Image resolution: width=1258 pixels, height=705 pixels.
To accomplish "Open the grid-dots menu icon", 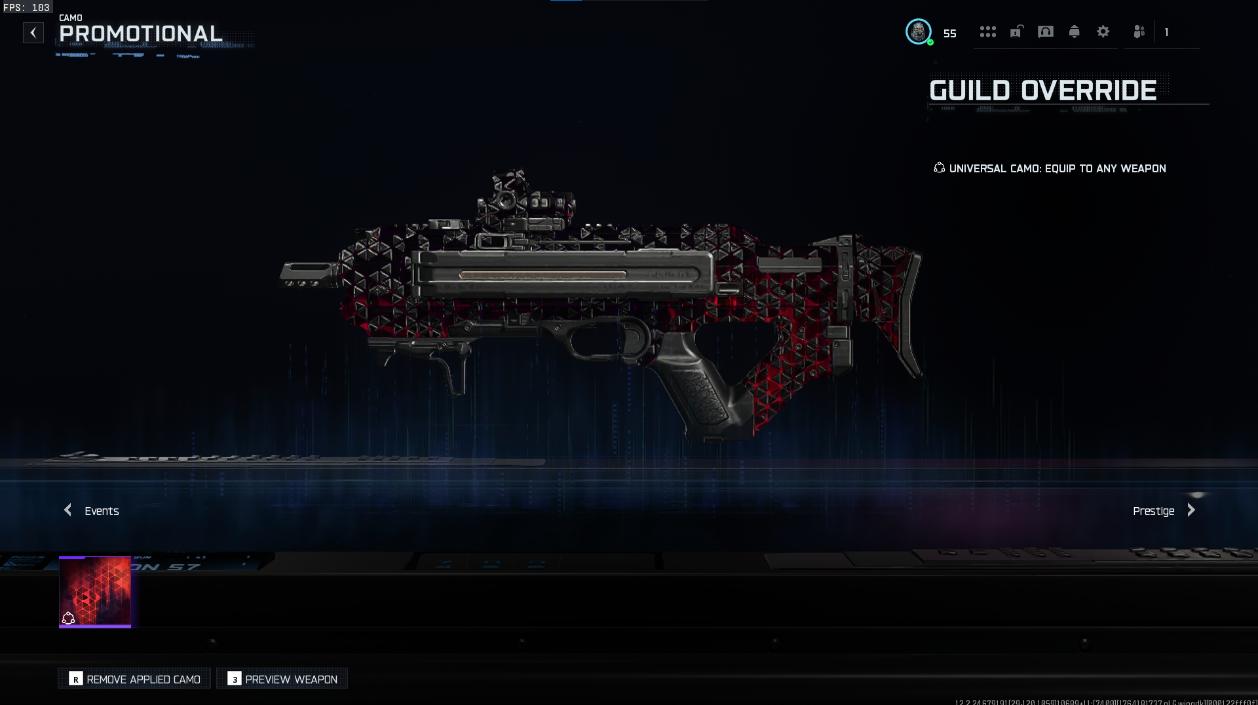I will (x=988, y=32).
